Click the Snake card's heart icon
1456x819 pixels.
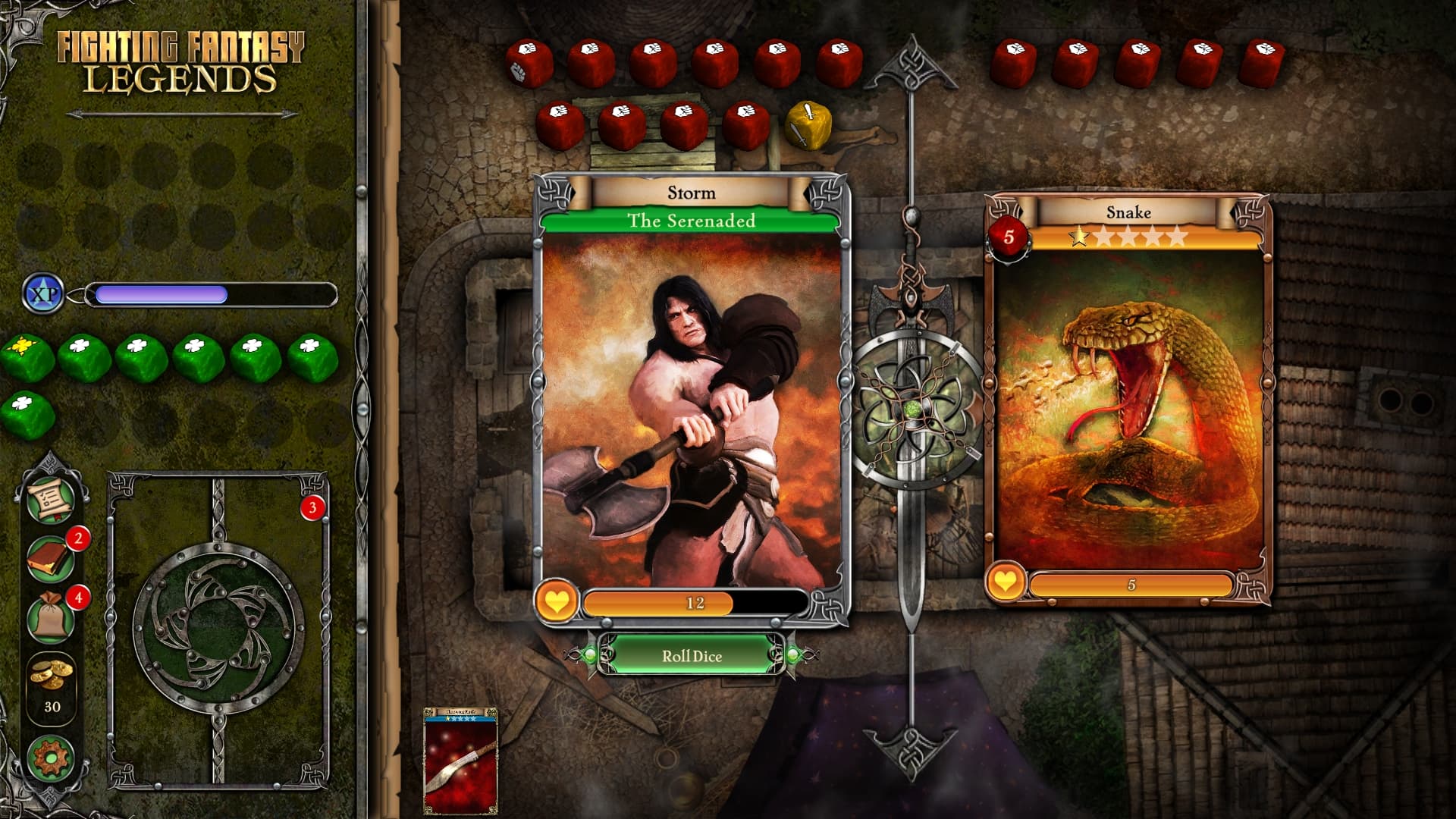click(1006, 583)
